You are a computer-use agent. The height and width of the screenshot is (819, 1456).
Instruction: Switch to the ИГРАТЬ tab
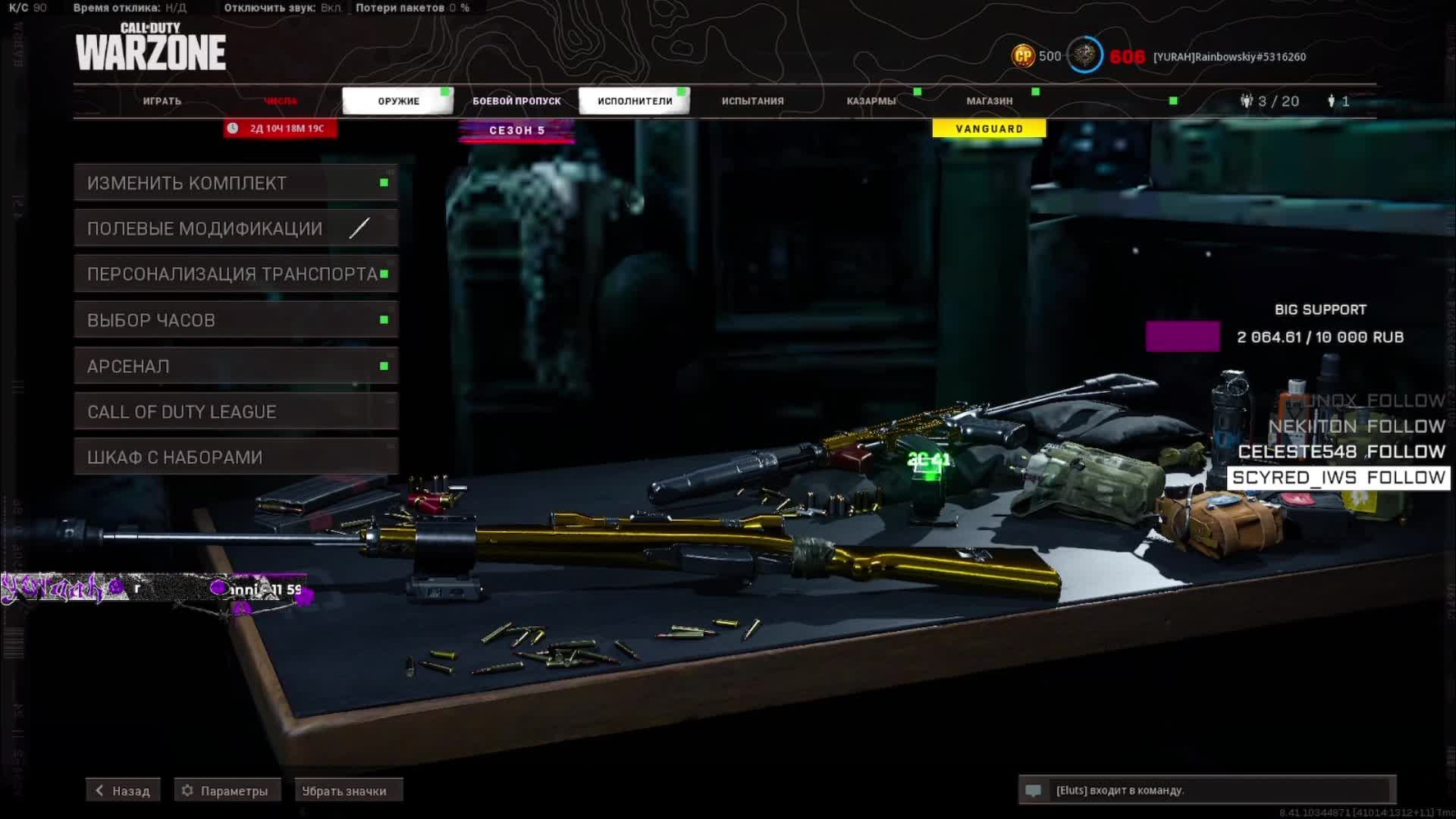pyautogui.click(x=162, y=101)
